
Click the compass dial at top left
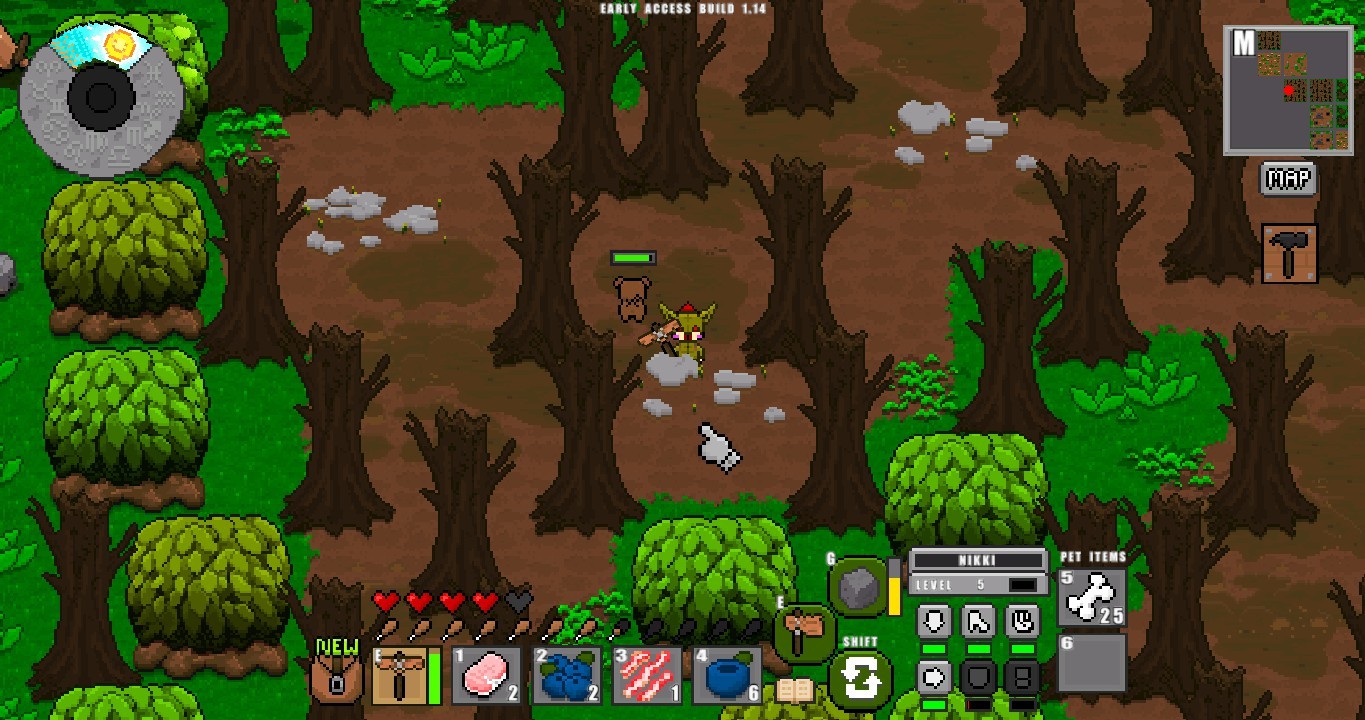[x=100, y=97]
